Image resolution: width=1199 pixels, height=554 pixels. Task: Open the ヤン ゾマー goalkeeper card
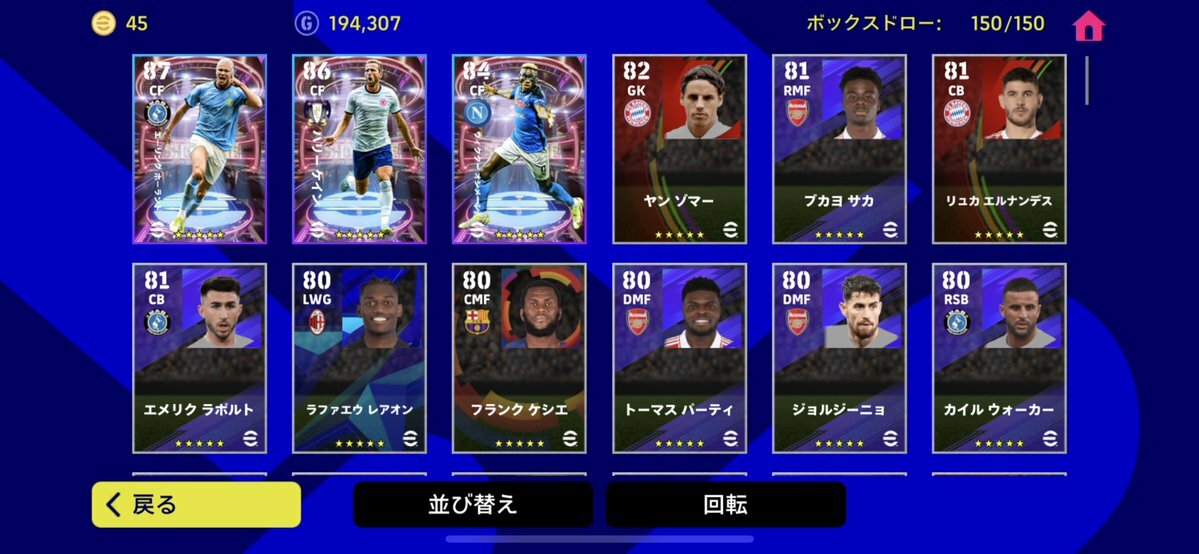click(679, 149)
